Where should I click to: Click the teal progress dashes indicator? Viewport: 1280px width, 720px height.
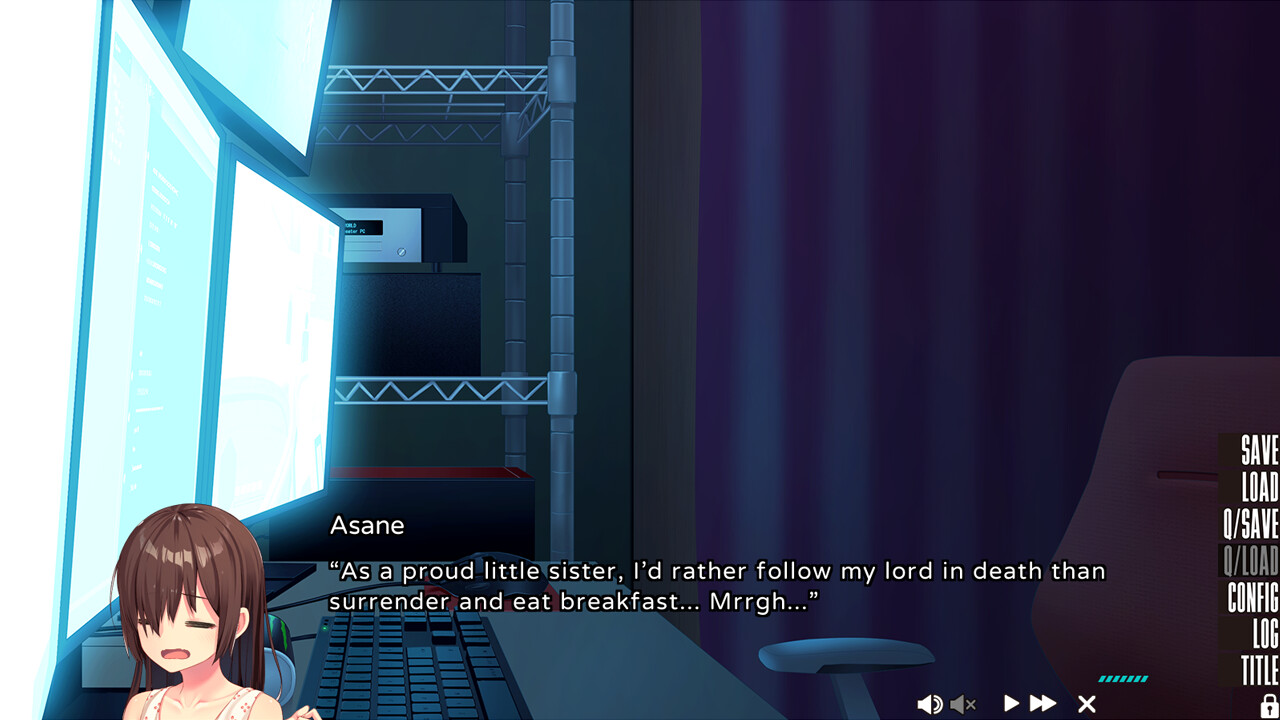pyautogui.click(x=1122, y=676)
